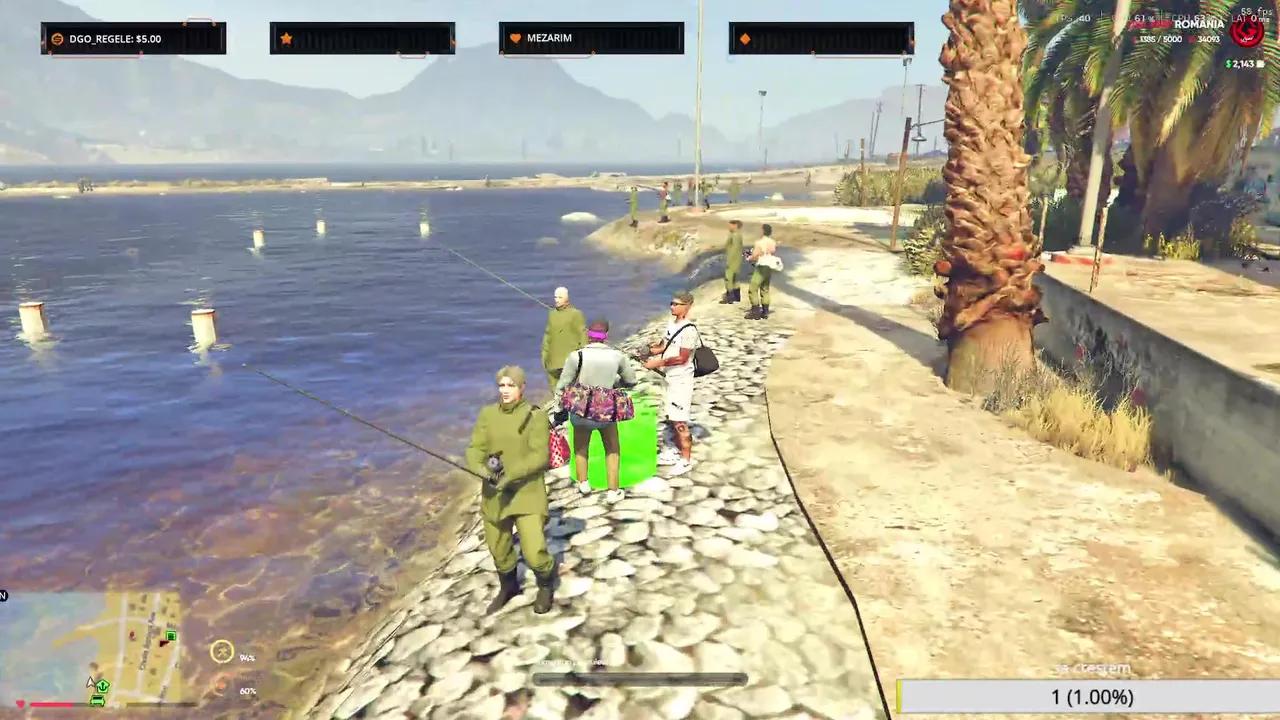Click the green anchor icon on the minimap
1280x720 pixels.
point(103,685)
